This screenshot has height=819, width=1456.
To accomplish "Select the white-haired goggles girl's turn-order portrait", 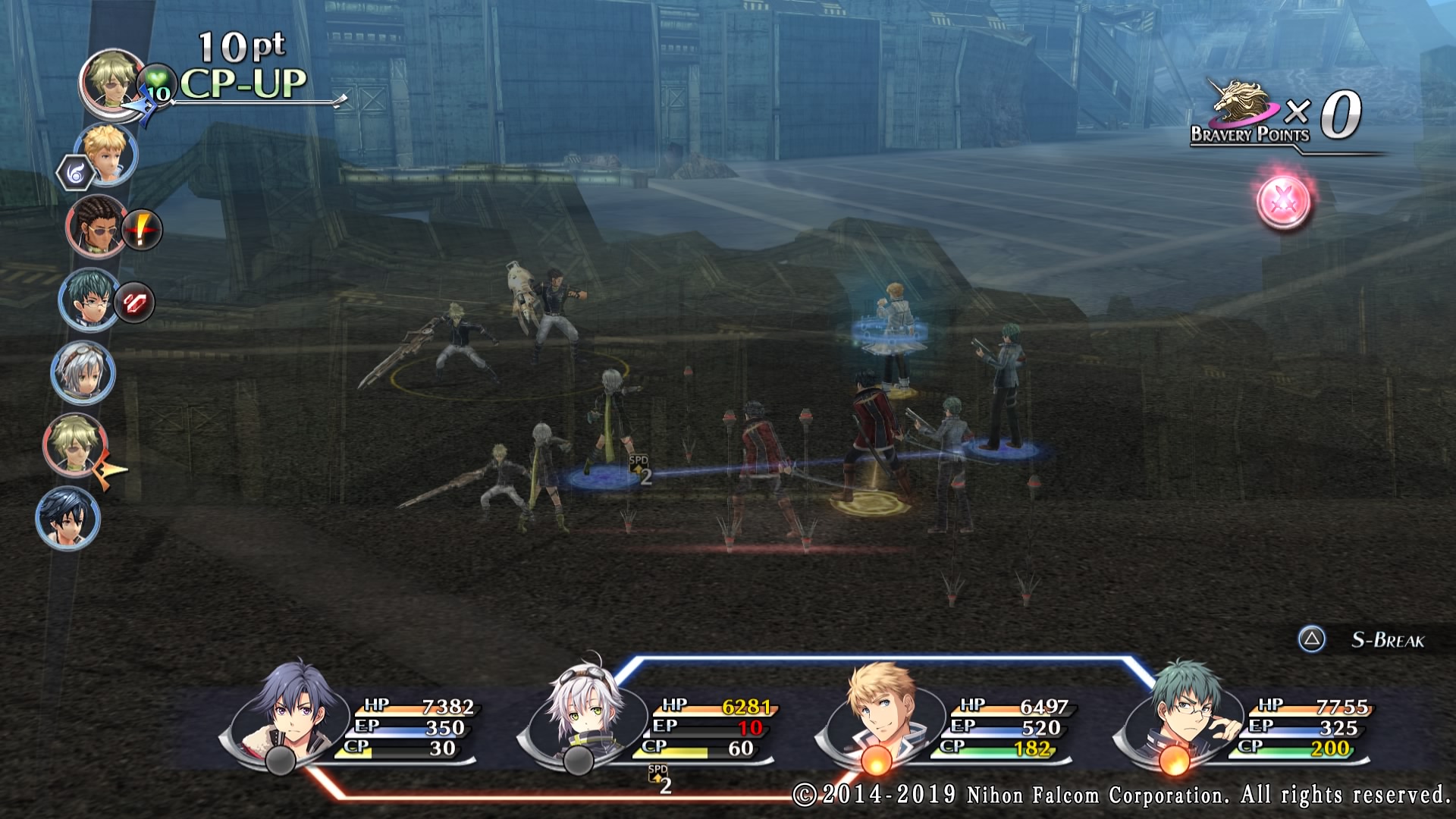I will [83, 372].
